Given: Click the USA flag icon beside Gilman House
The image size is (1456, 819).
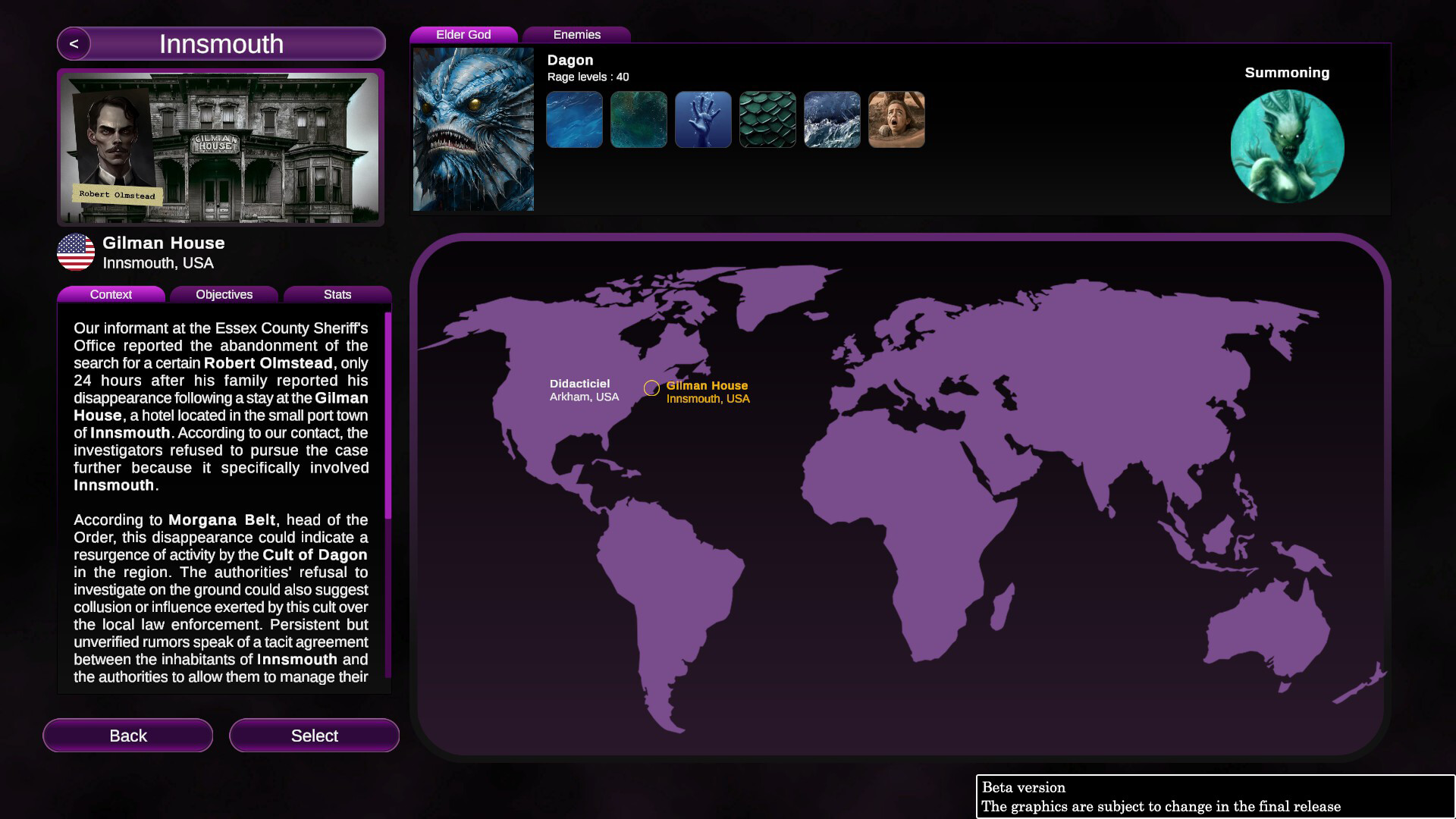Looking at the screenshot, I should point(76,253).
